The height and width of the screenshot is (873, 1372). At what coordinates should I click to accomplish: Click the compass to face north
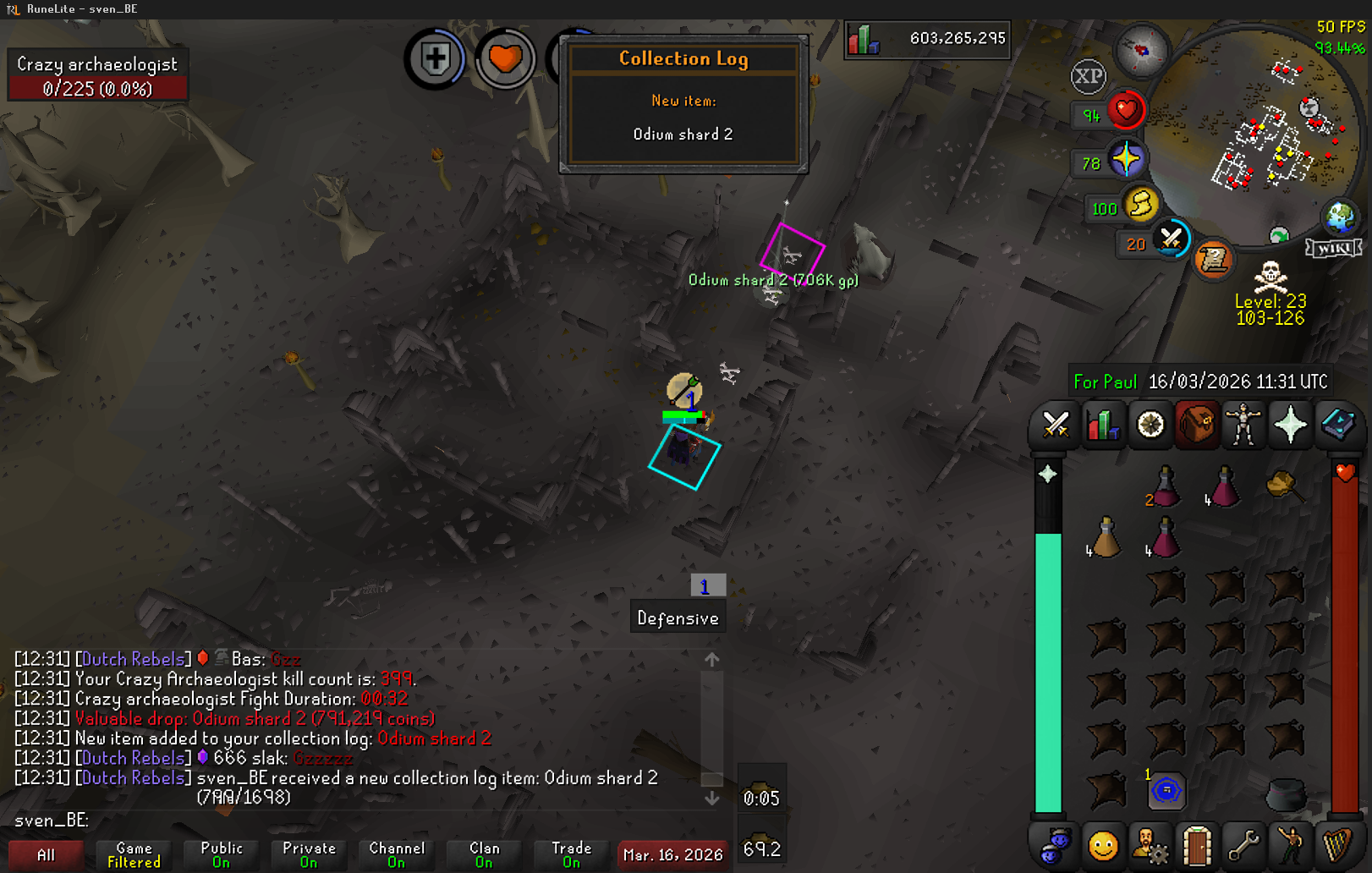pos(1142,51)
